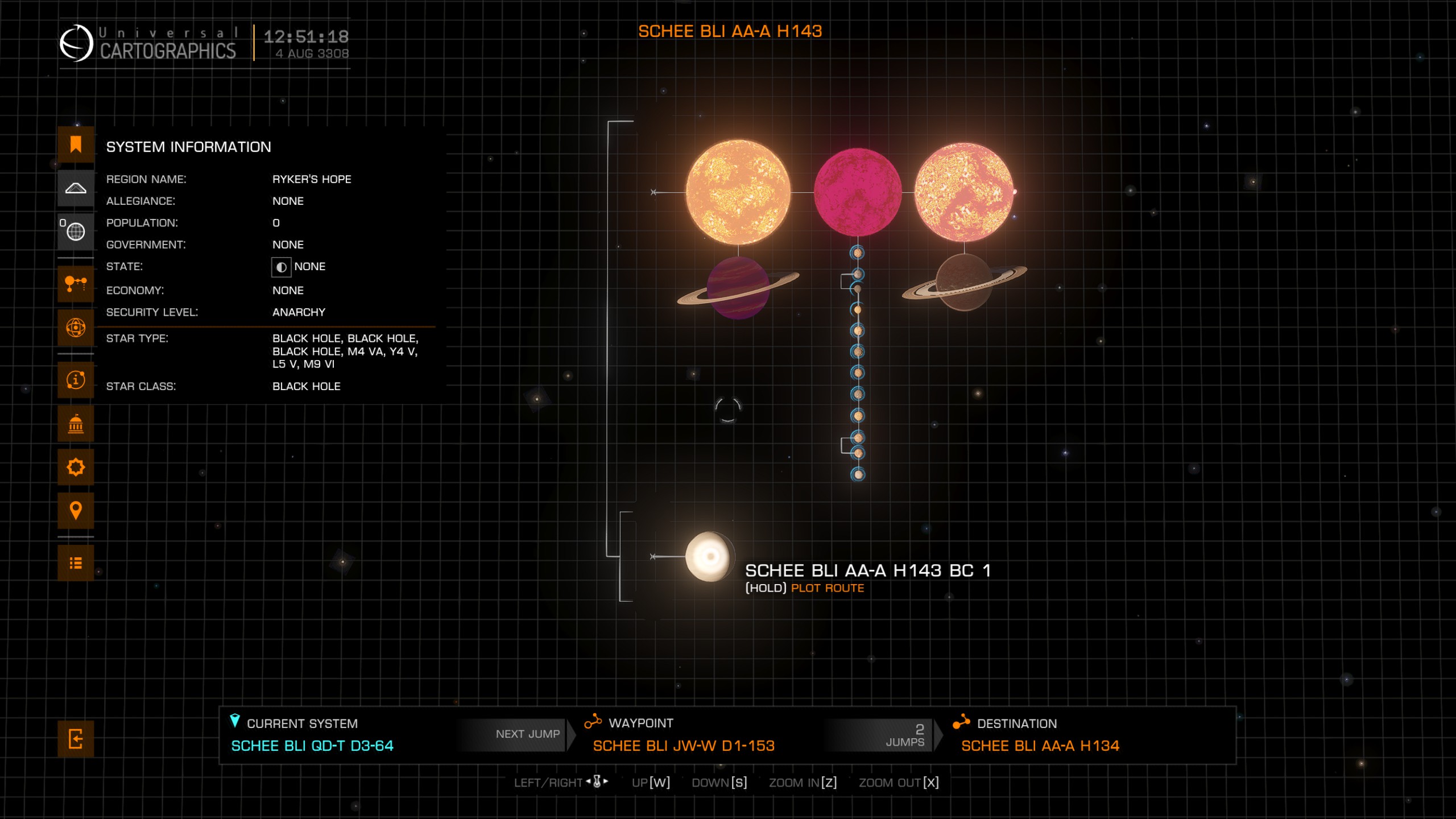Screen dimensions: 1456x819
Task: Select the orange route nodes sidebar icon
Action: point(76,283)
